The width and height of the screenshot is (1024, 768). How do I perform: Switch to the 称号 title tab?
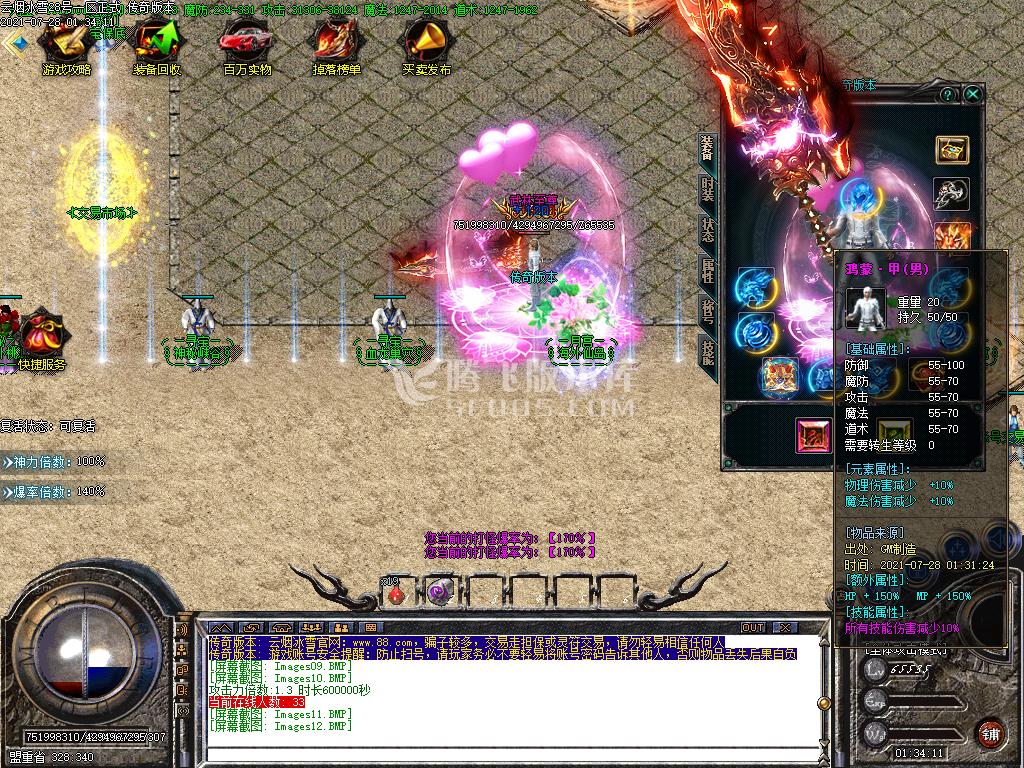707,311
